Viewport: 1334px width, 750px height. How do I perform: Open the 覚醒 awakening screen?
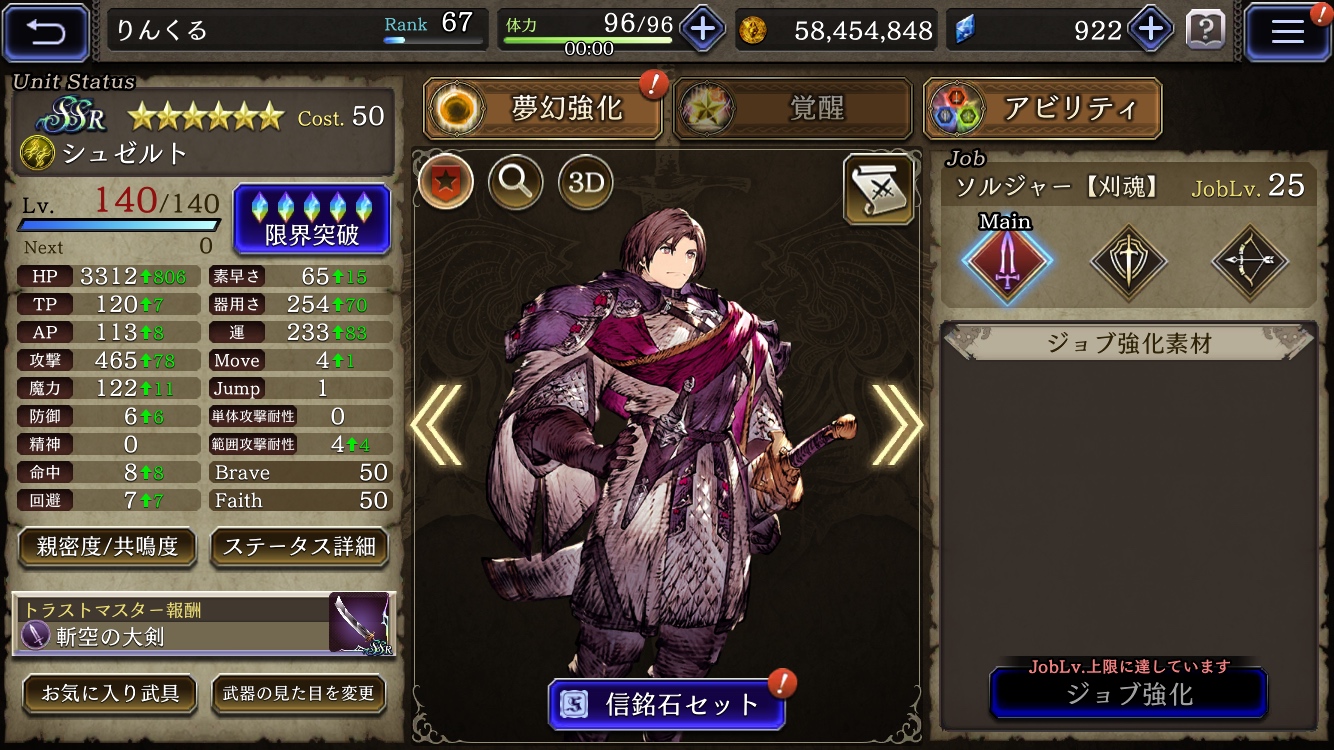coord(793,109)
